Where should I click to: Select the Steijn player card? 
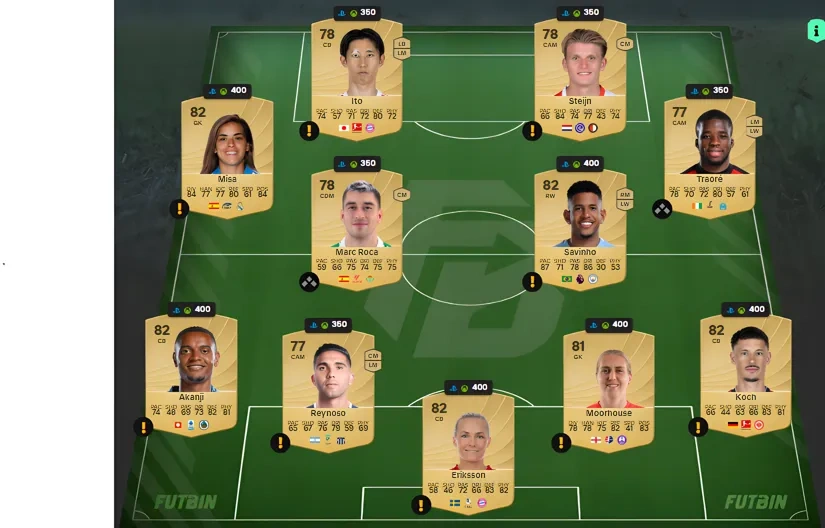580,75
